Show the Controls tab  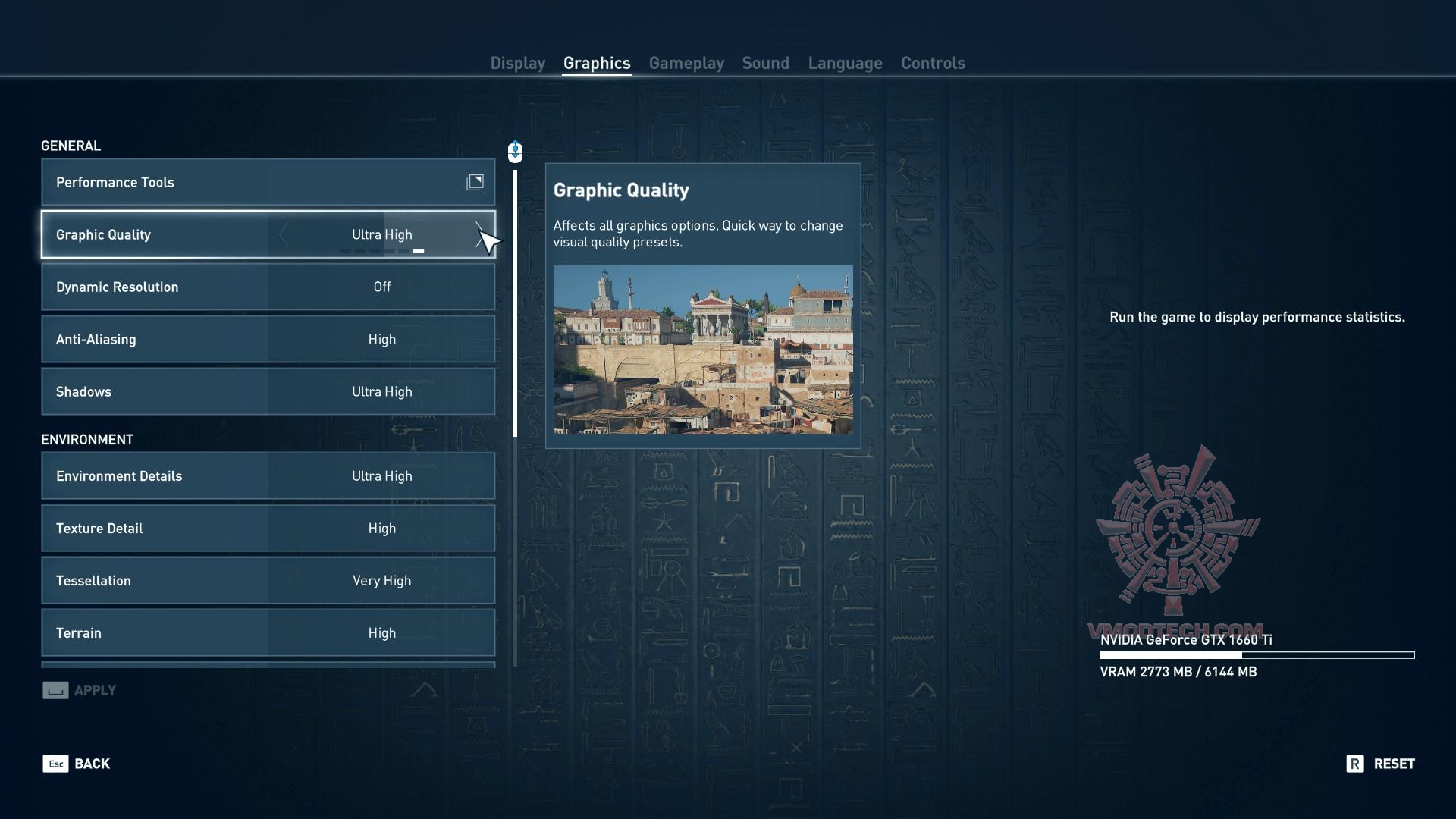click(x=933, y=63)
